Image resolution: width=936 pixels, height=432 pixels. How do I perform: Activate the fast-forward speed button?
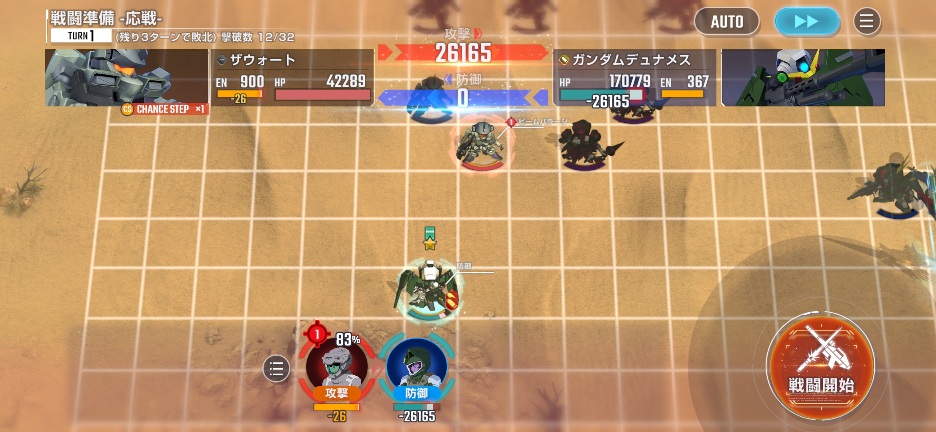806,21
